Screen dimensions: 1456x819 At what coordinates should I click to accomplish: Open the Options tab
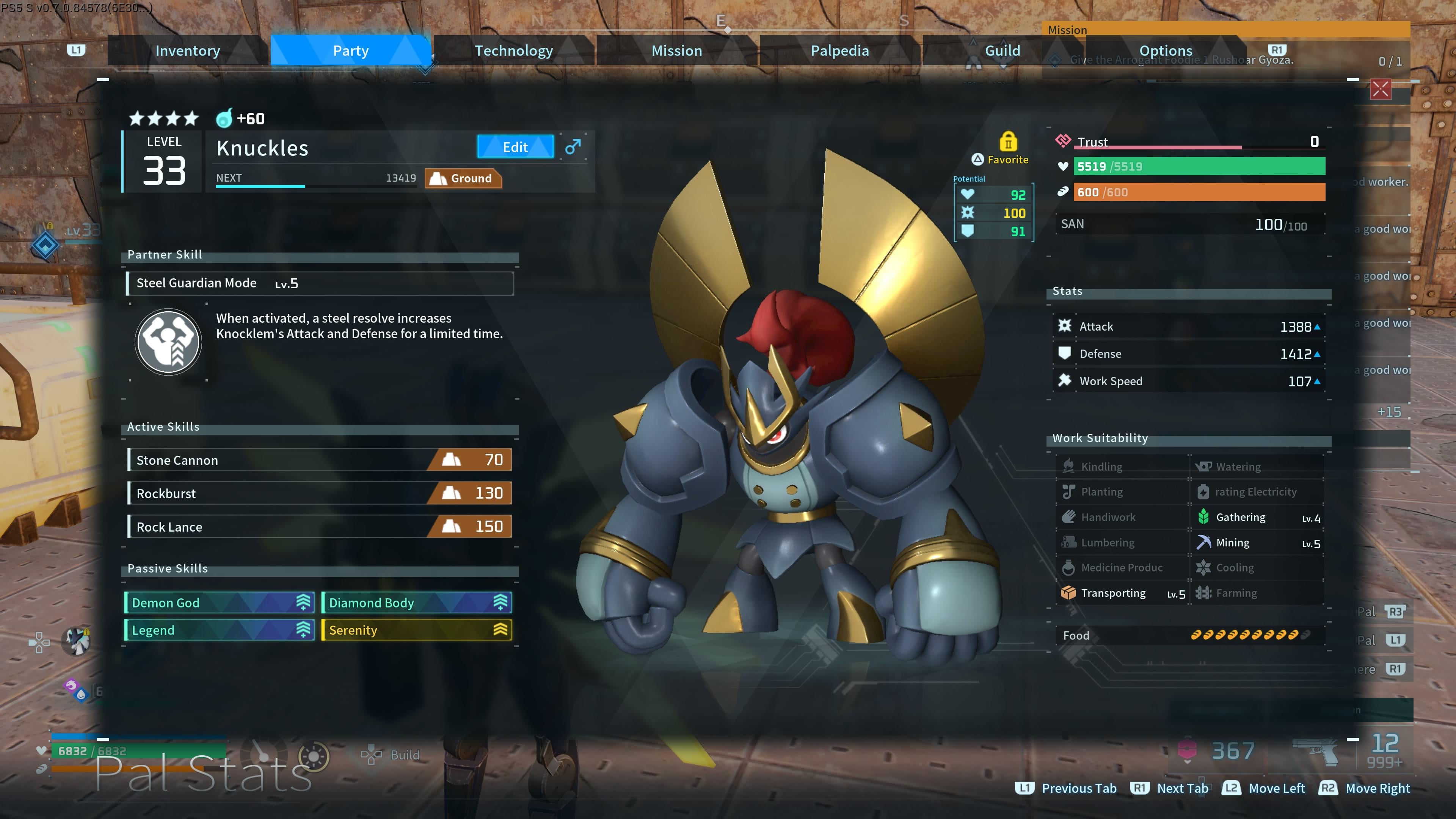(x=1166, y=51)
